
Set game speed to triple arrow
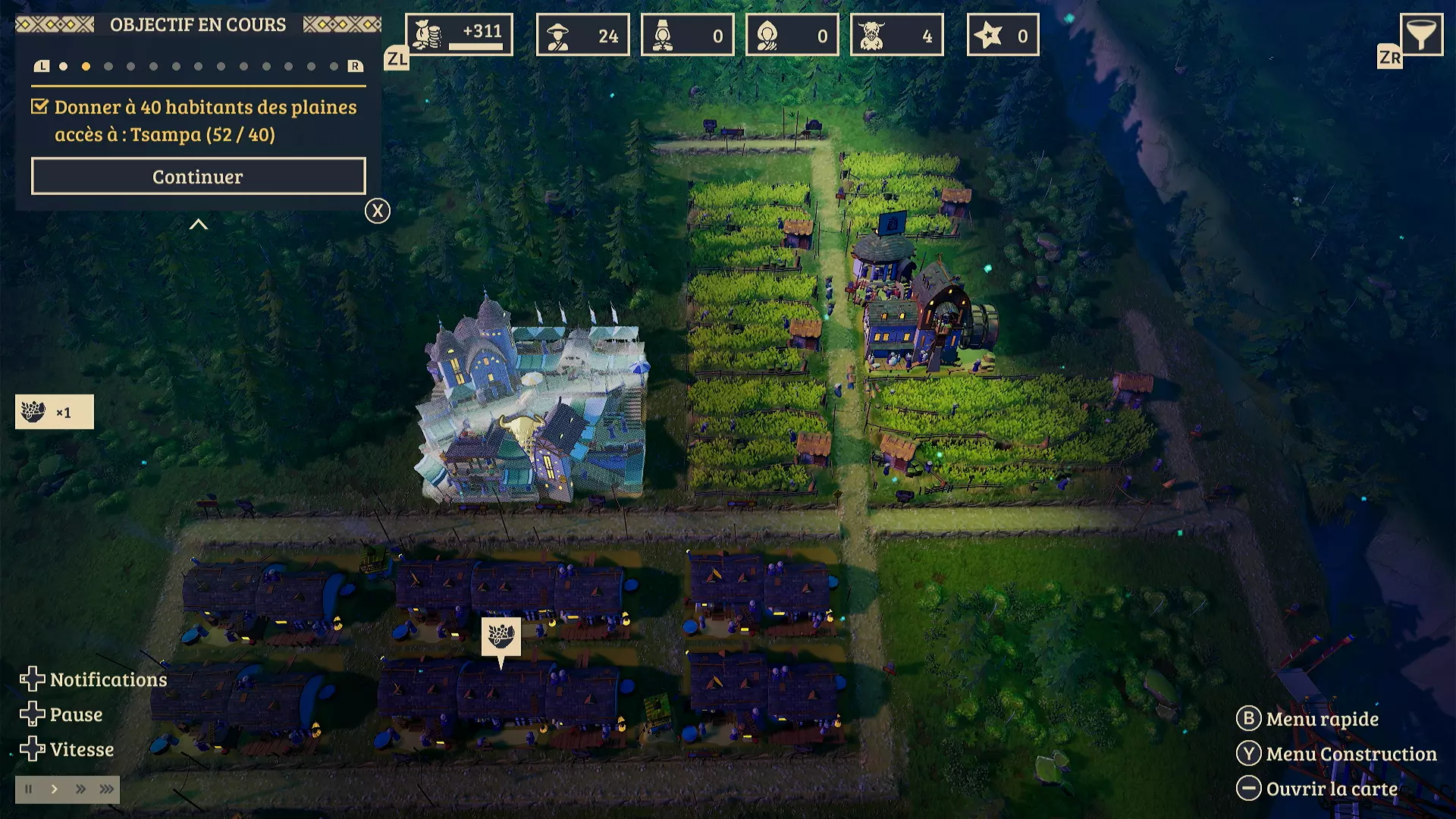[x=106, y=789]
